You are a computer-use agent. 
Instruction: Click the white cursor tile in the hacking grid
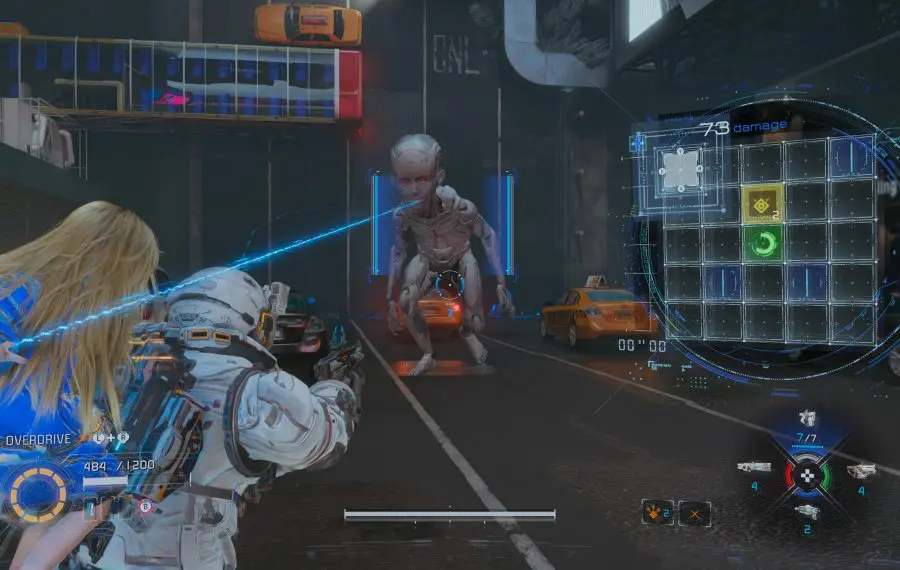pyautogui.click(x=681, y=169)
